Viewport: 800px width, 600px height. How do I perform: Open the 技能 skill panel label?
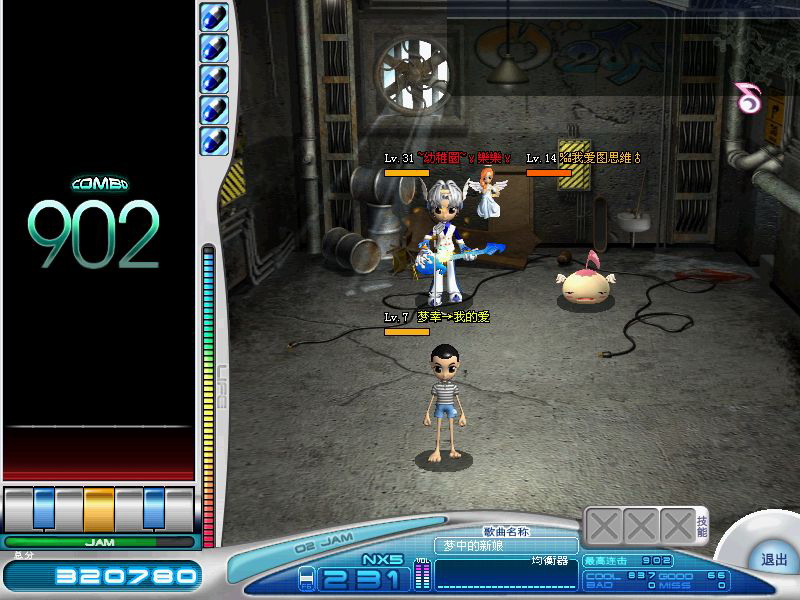coord(702,526)
